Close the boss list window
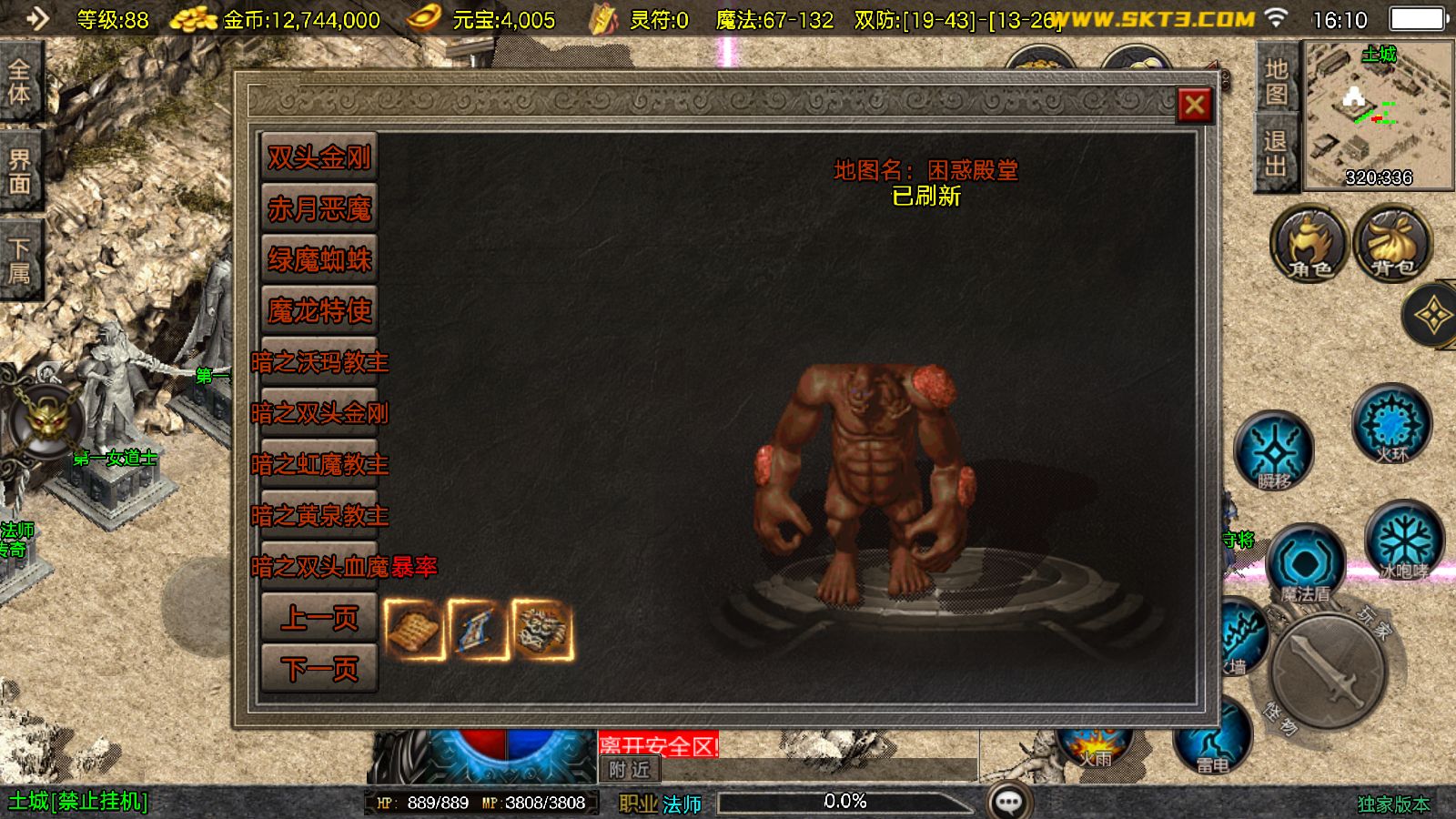1456x819 pixels. click(1195, 106)
